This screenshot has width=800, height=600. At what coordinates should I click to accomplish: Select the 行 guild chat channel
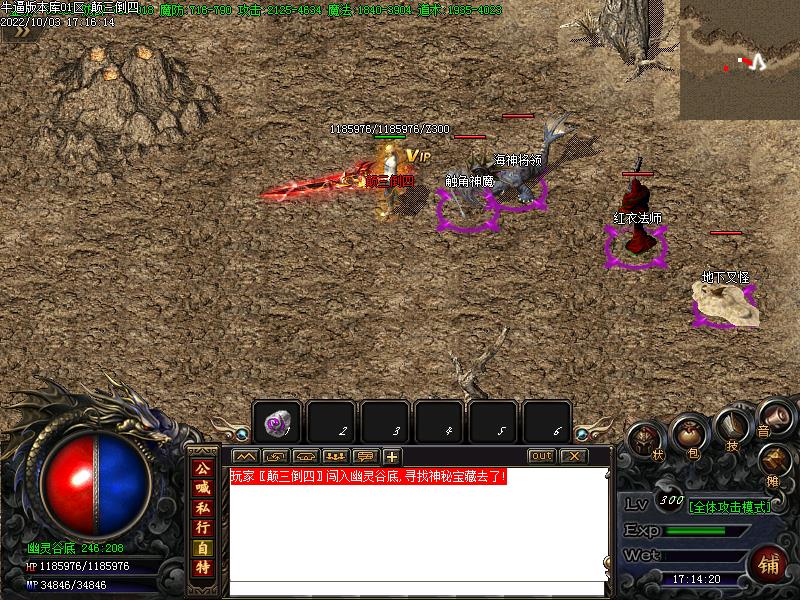203,527
